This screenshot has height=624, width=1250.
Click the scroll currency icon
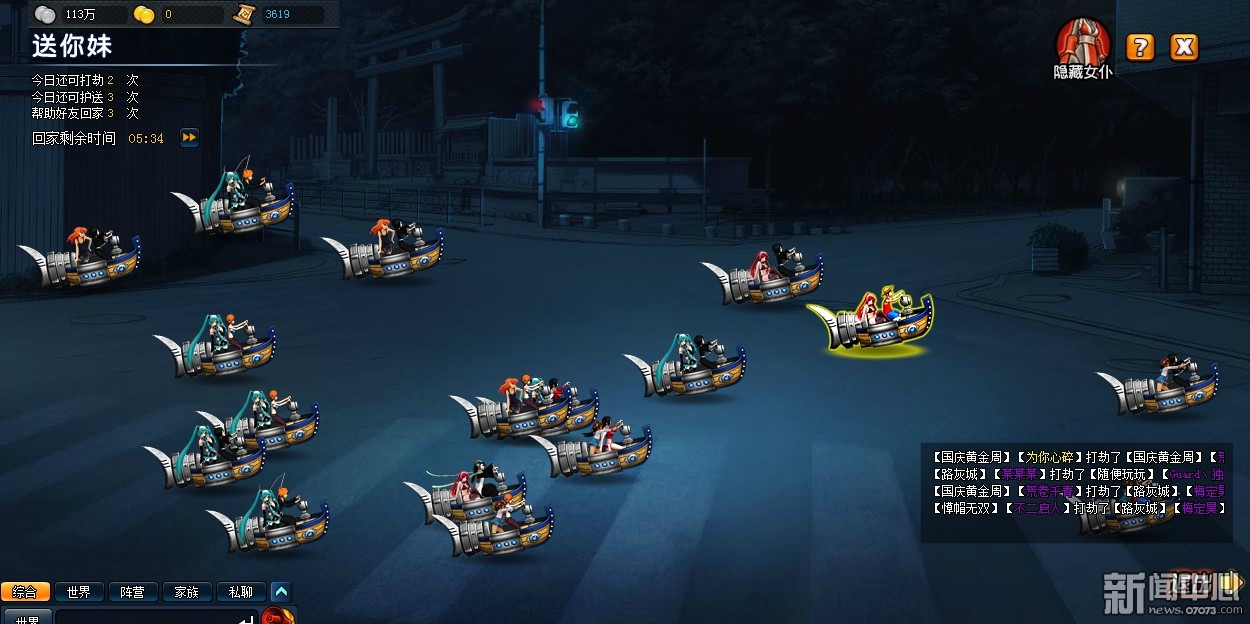pyautogui.click(x=244, y=14)
